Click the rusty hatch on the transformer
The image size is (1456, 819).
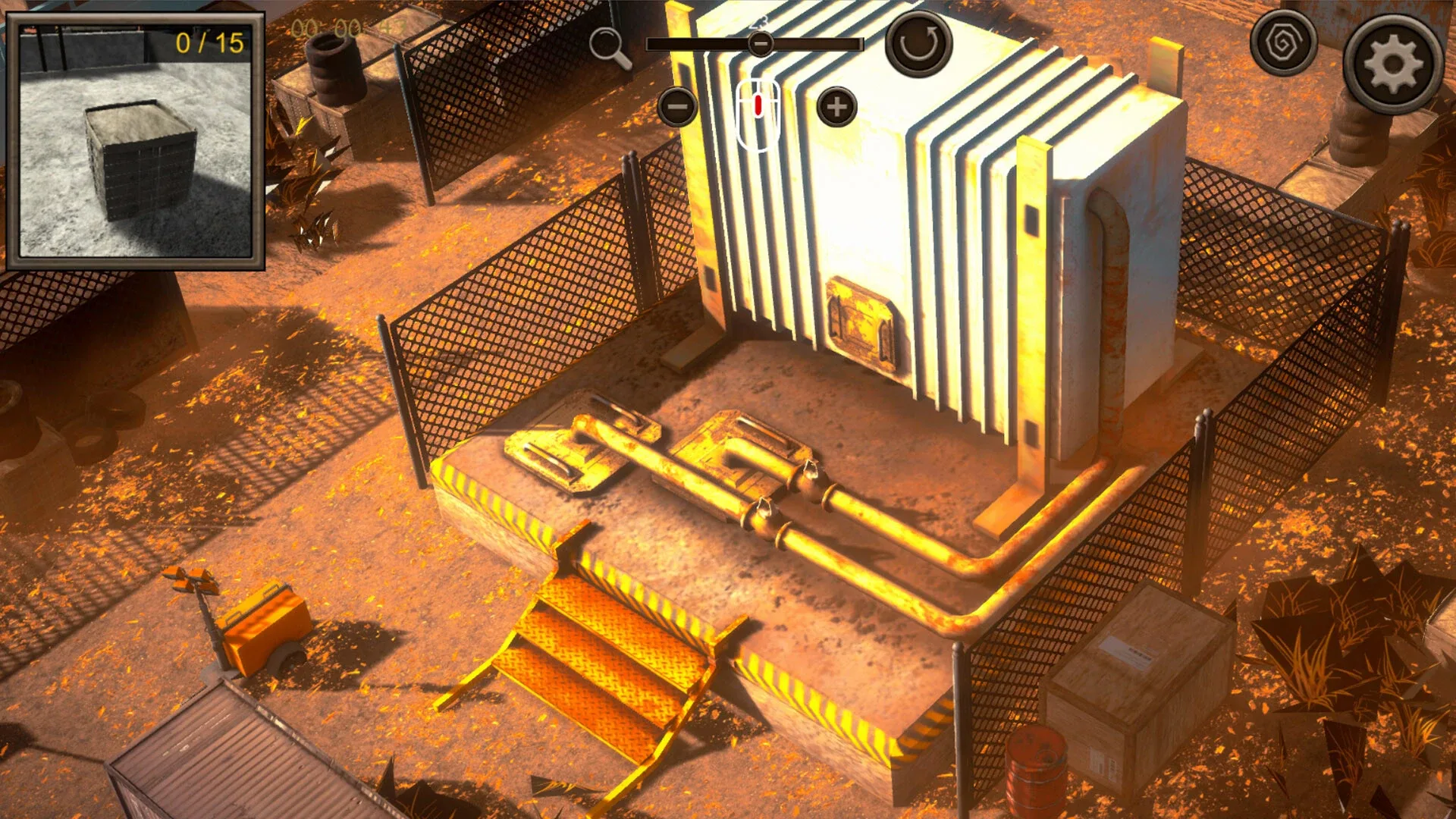tap(864, 322)
